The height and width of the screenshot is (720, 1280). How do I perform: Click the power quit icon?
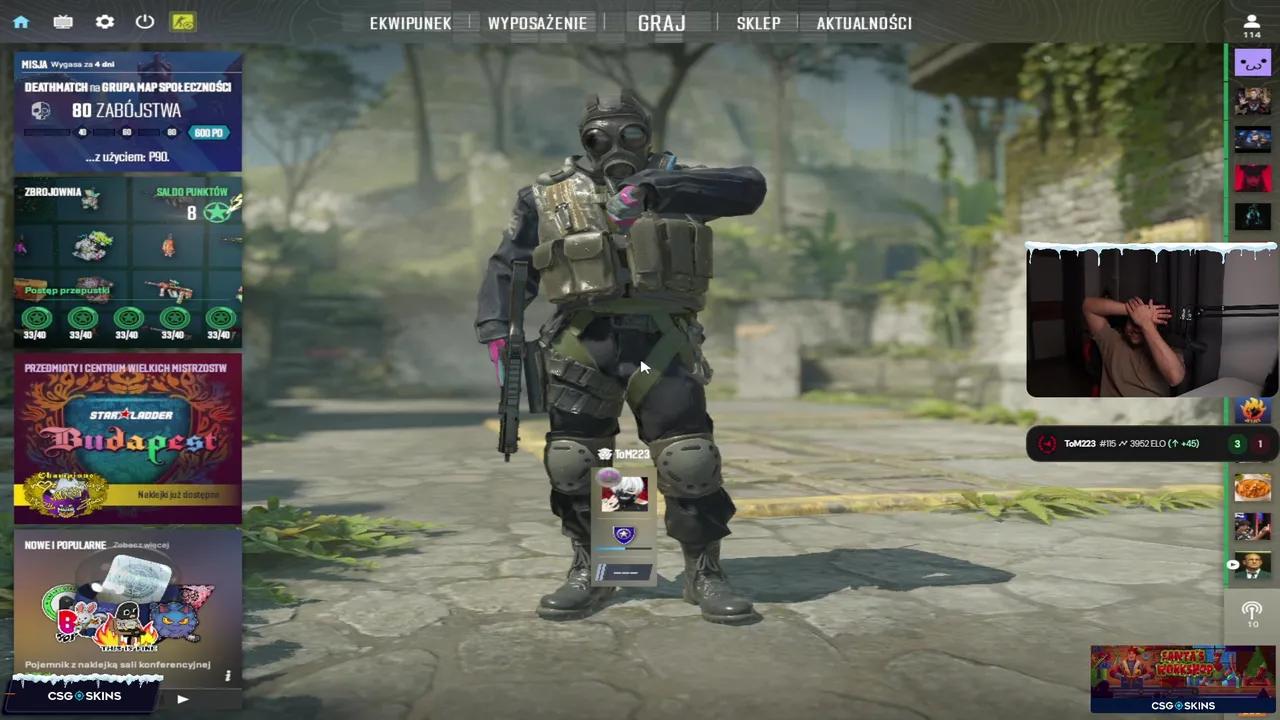(x=144, y=21)
